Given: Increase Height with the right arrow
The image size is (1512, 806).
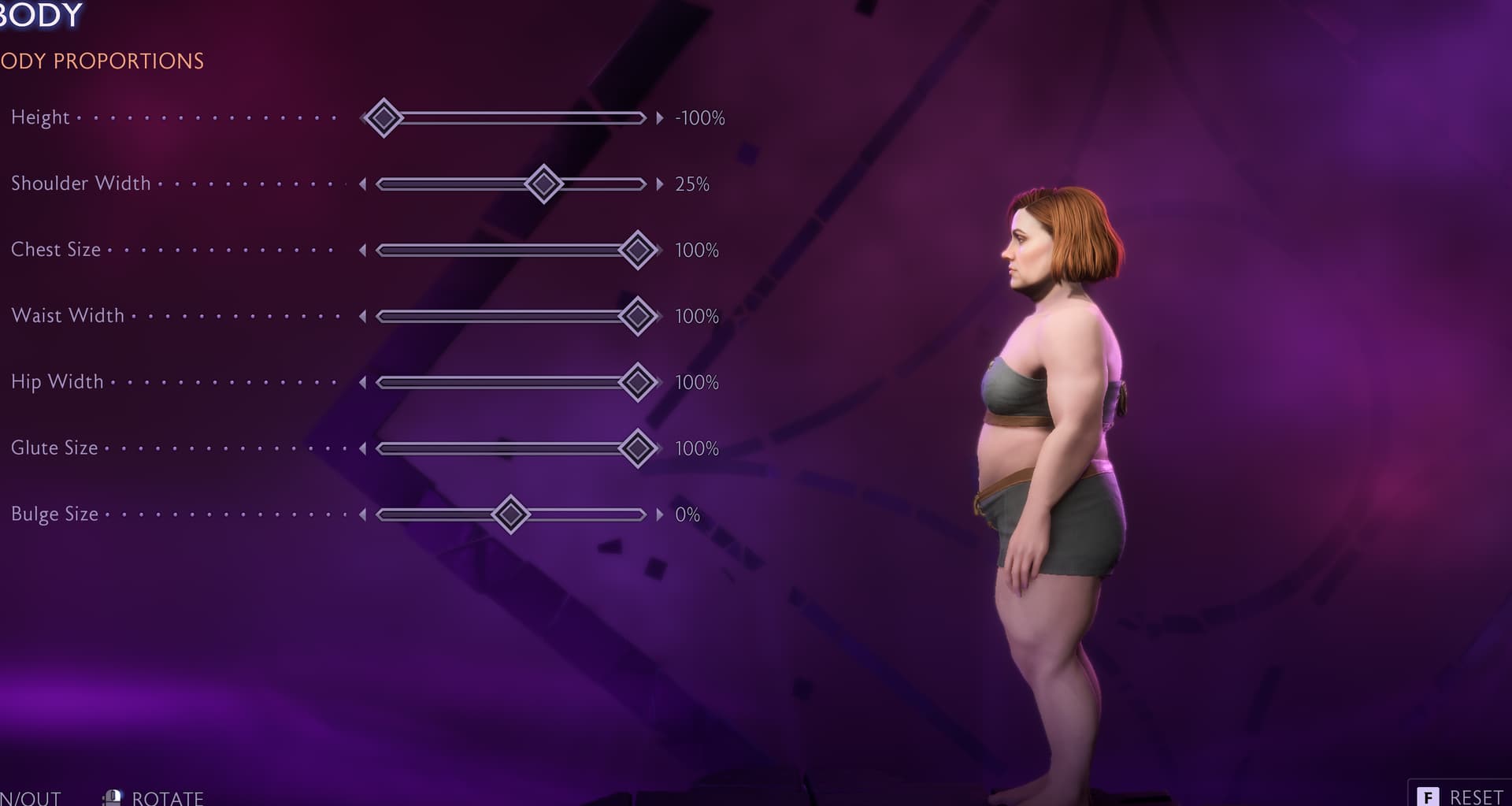Looking at the screenshot, I should tap(660, 118).
